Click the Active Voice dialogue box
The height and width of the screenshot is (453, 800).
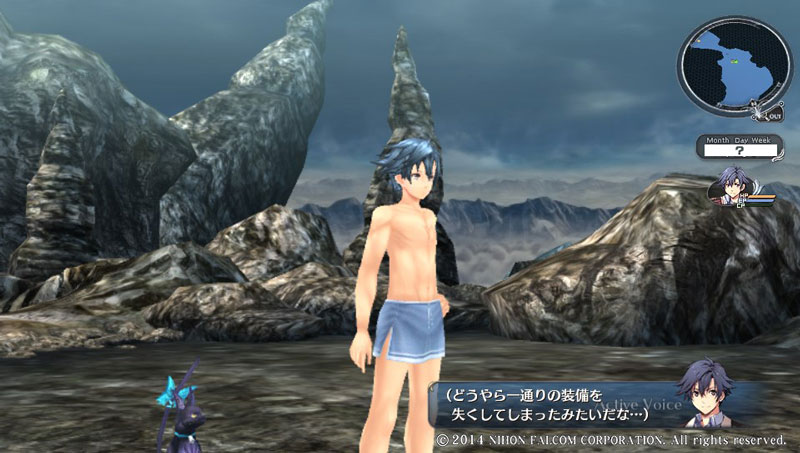pyautogui.click(x=560, y=406)
